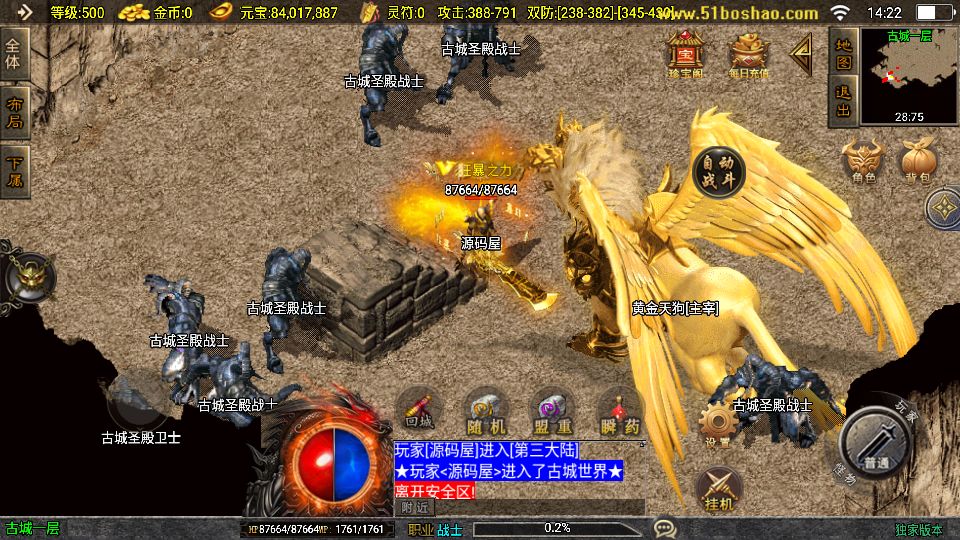Open the 角色 character sheet
960x540 pixels.
click(864, 160)
